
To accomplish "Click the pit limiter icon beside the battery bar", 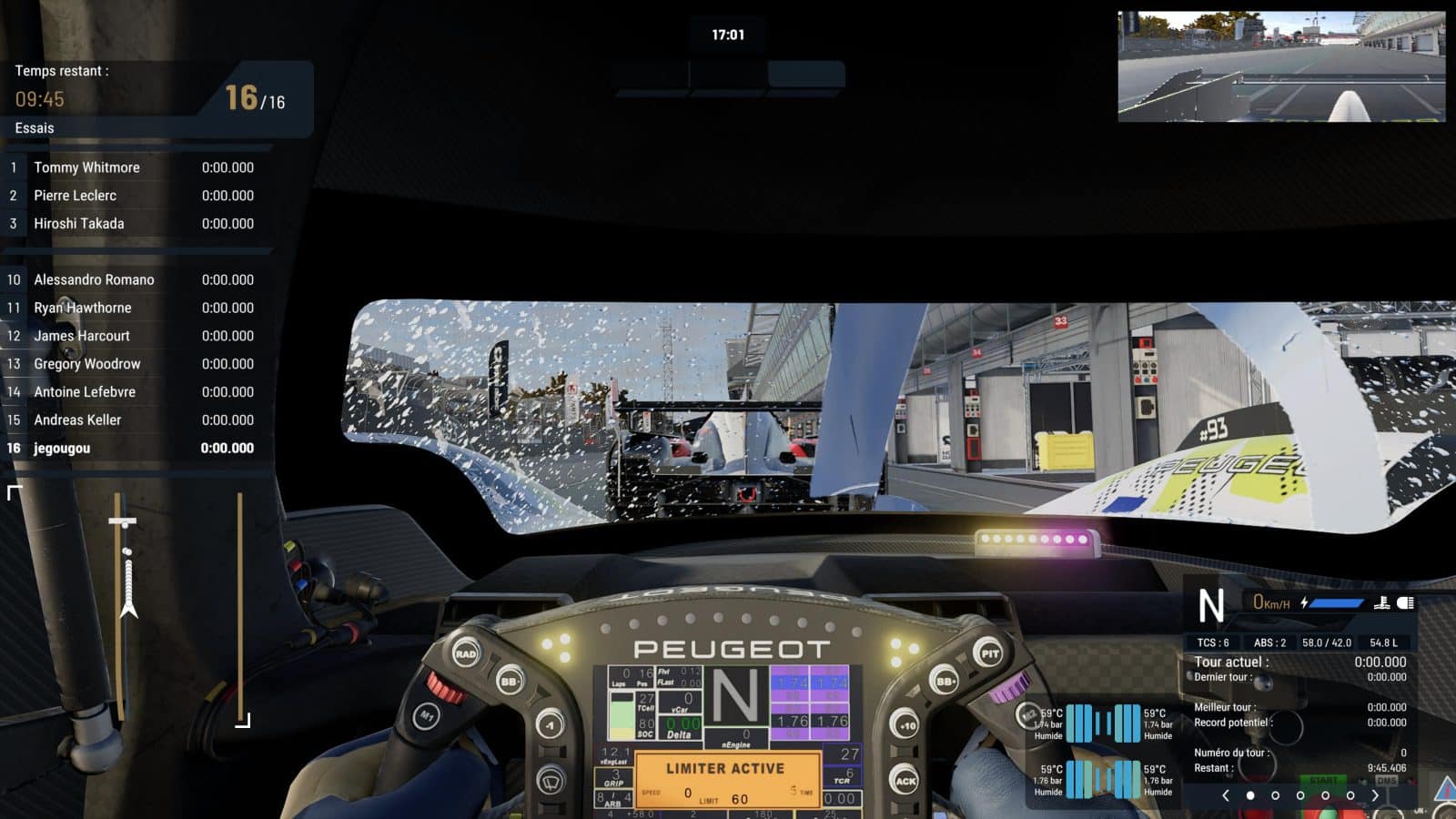I will (x=1383, y=602).
